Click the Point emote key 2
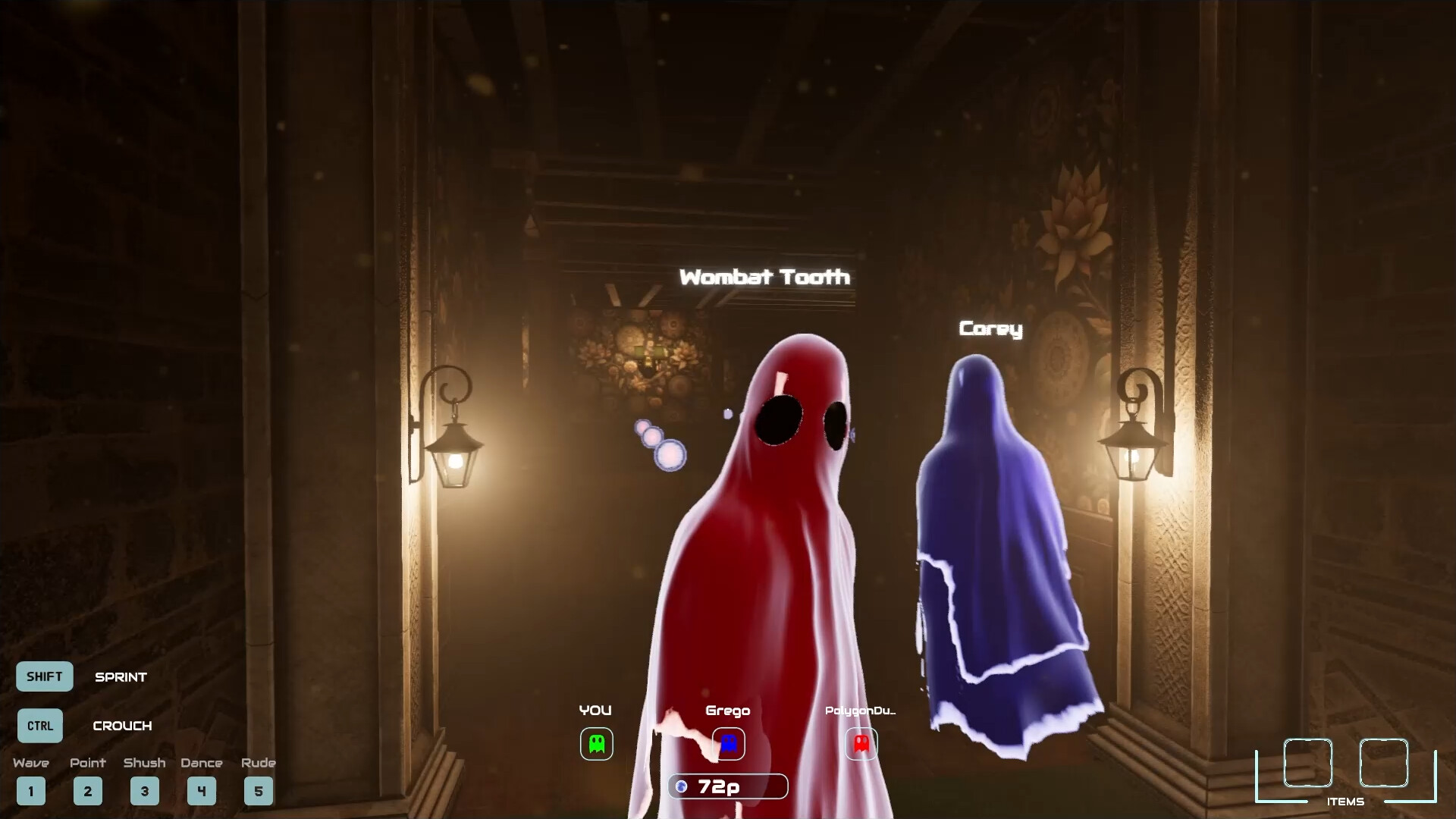 (x=88, y=791)
